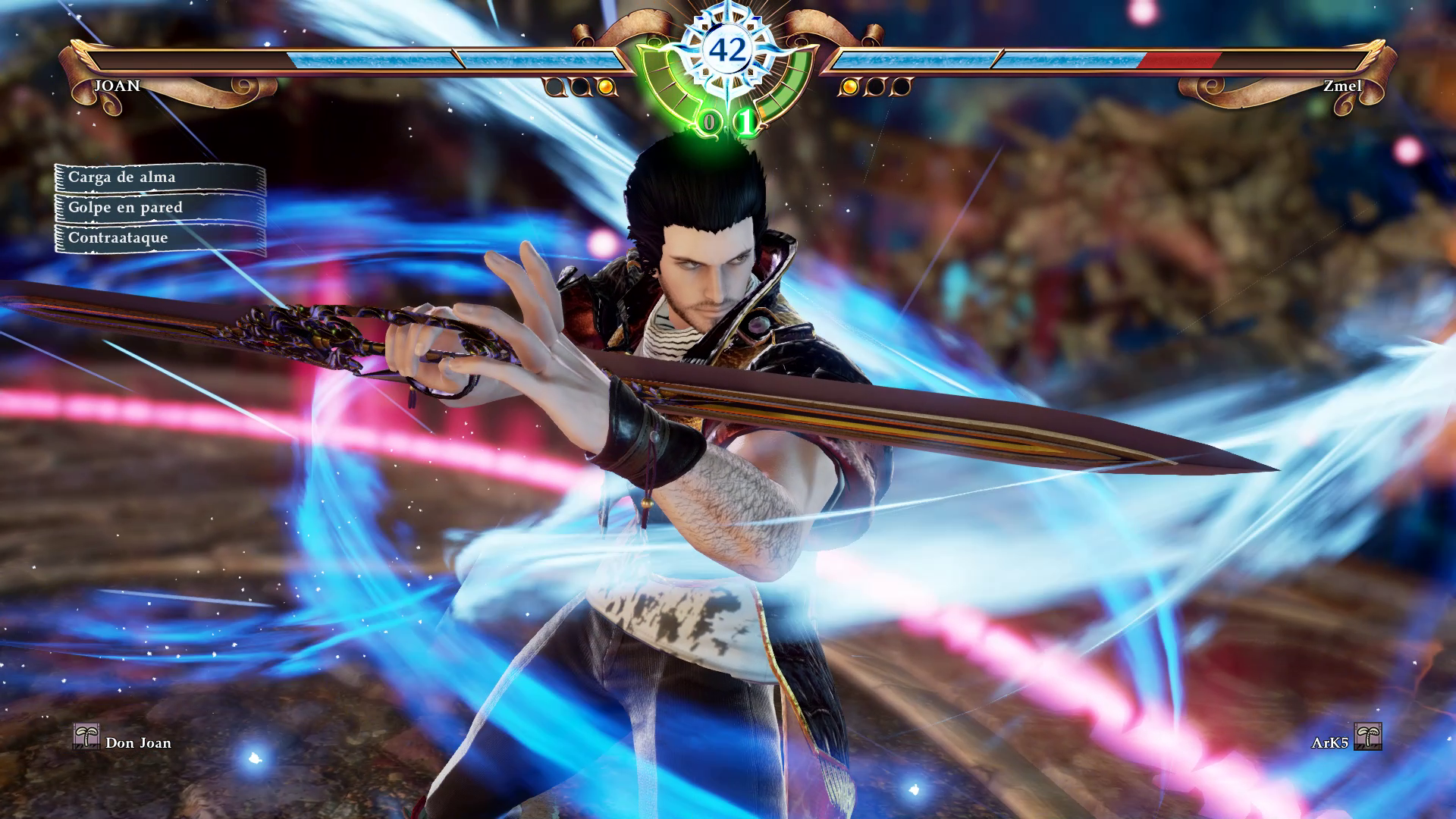The image size is (1456, 819).
Task: Open Don Joan's player emblem
Action: tap(86, 736)
